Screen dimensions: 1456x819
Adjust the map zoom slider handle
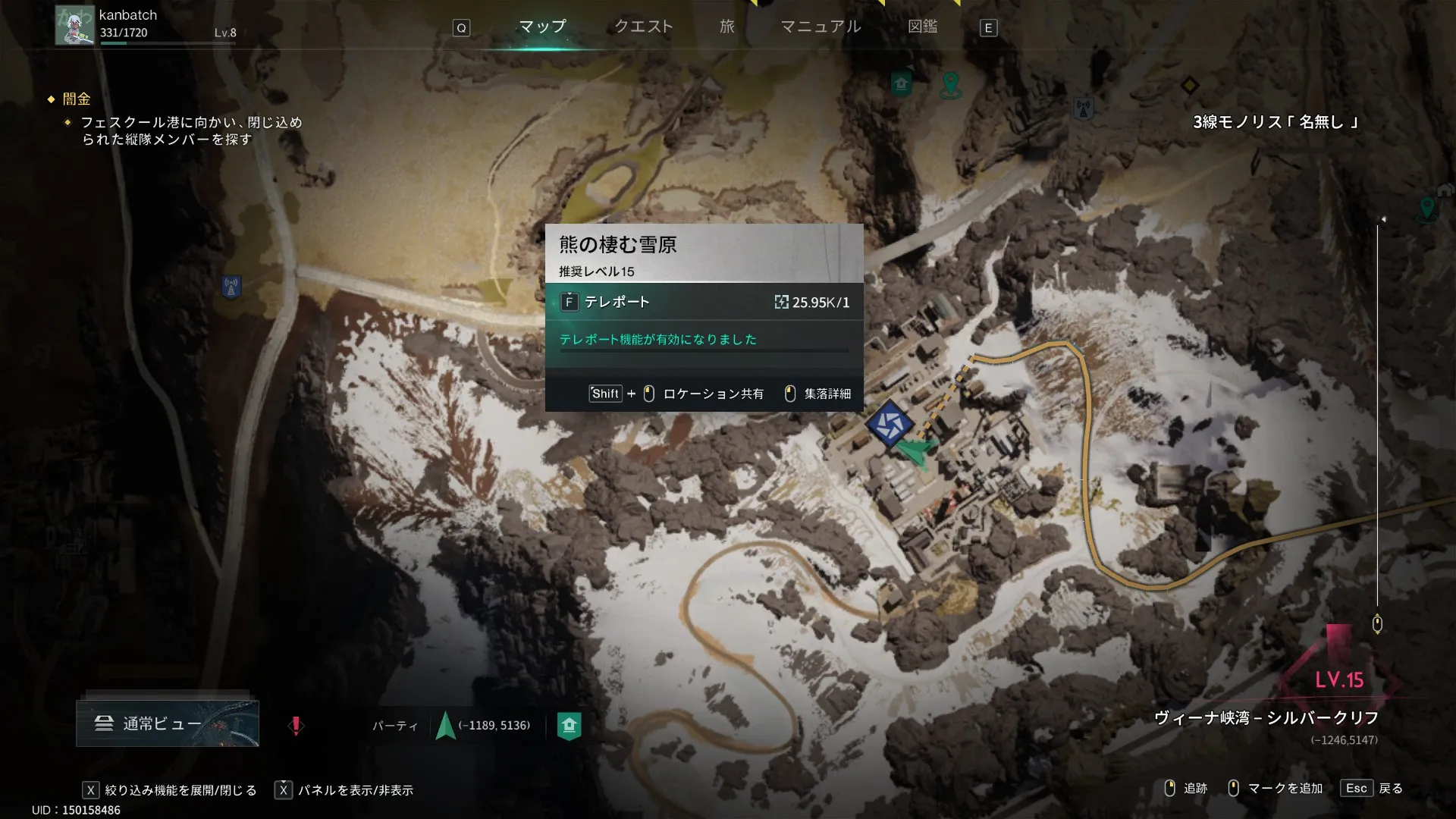[1377, 624]
